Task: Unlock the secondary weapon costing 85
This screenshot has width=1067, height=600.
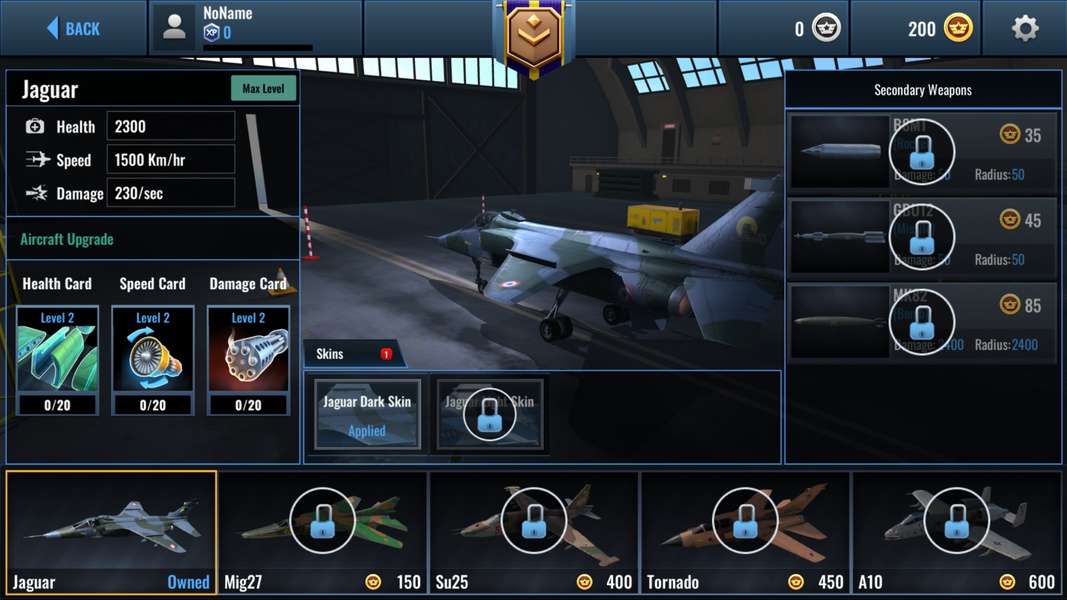Action: (x=922, y=322)
